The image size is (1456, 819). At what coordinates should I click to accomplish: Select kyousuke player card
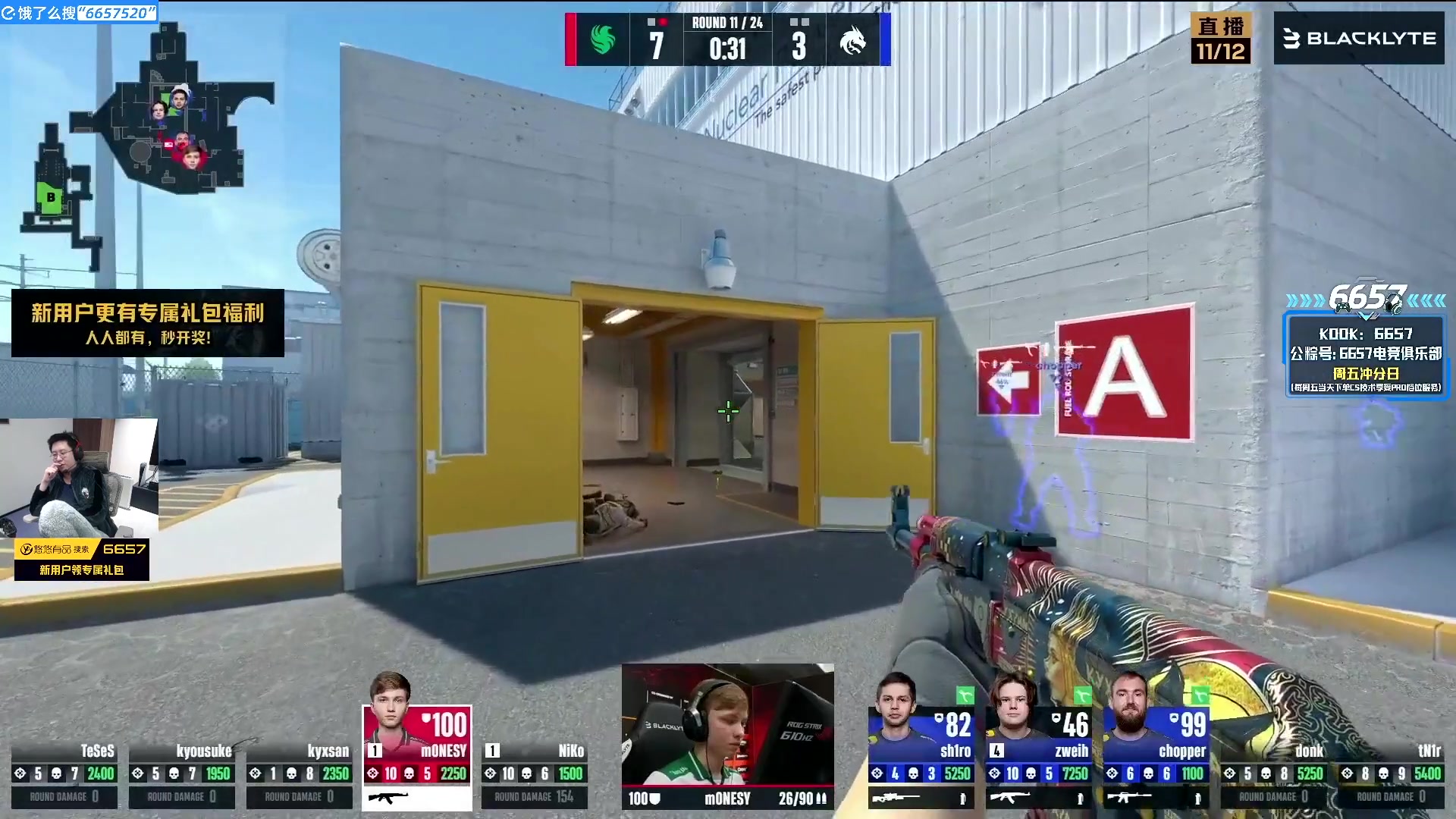181,773
